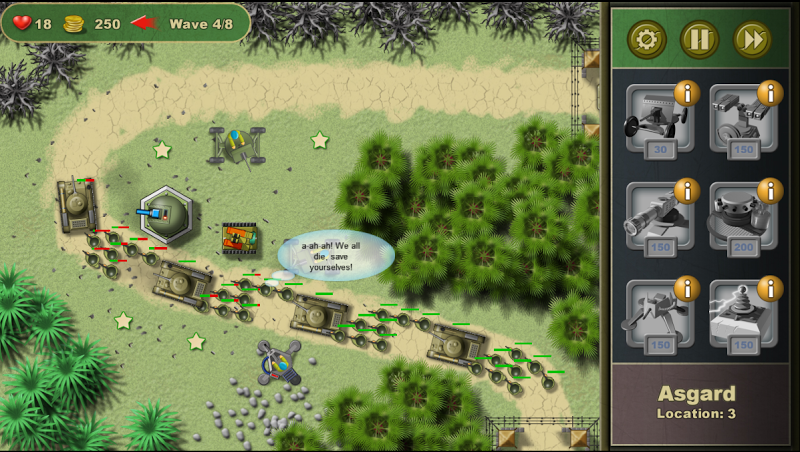Show info for the 200-cost bunker tower
The image size is (800, 452).
pyautogui.click(x=770, y=191)
